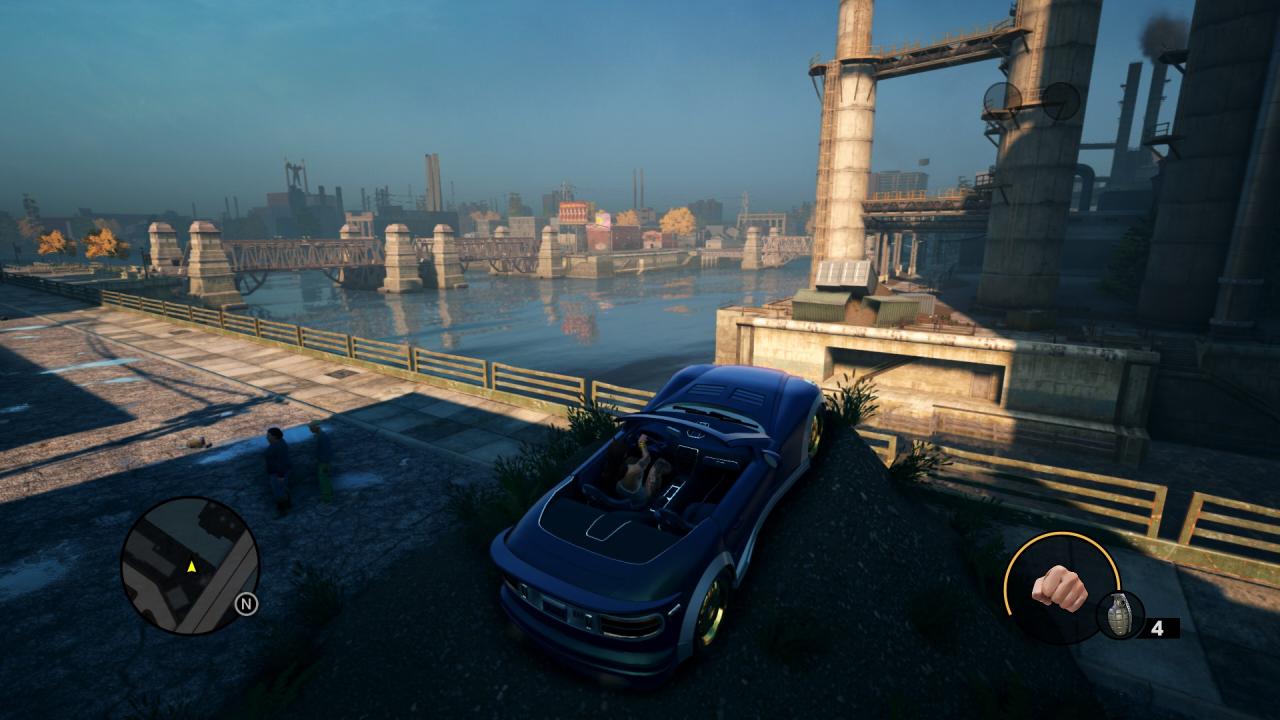1280x720 pixels.
Task: Open the circular minimap
Action: [x=190, y=566]
